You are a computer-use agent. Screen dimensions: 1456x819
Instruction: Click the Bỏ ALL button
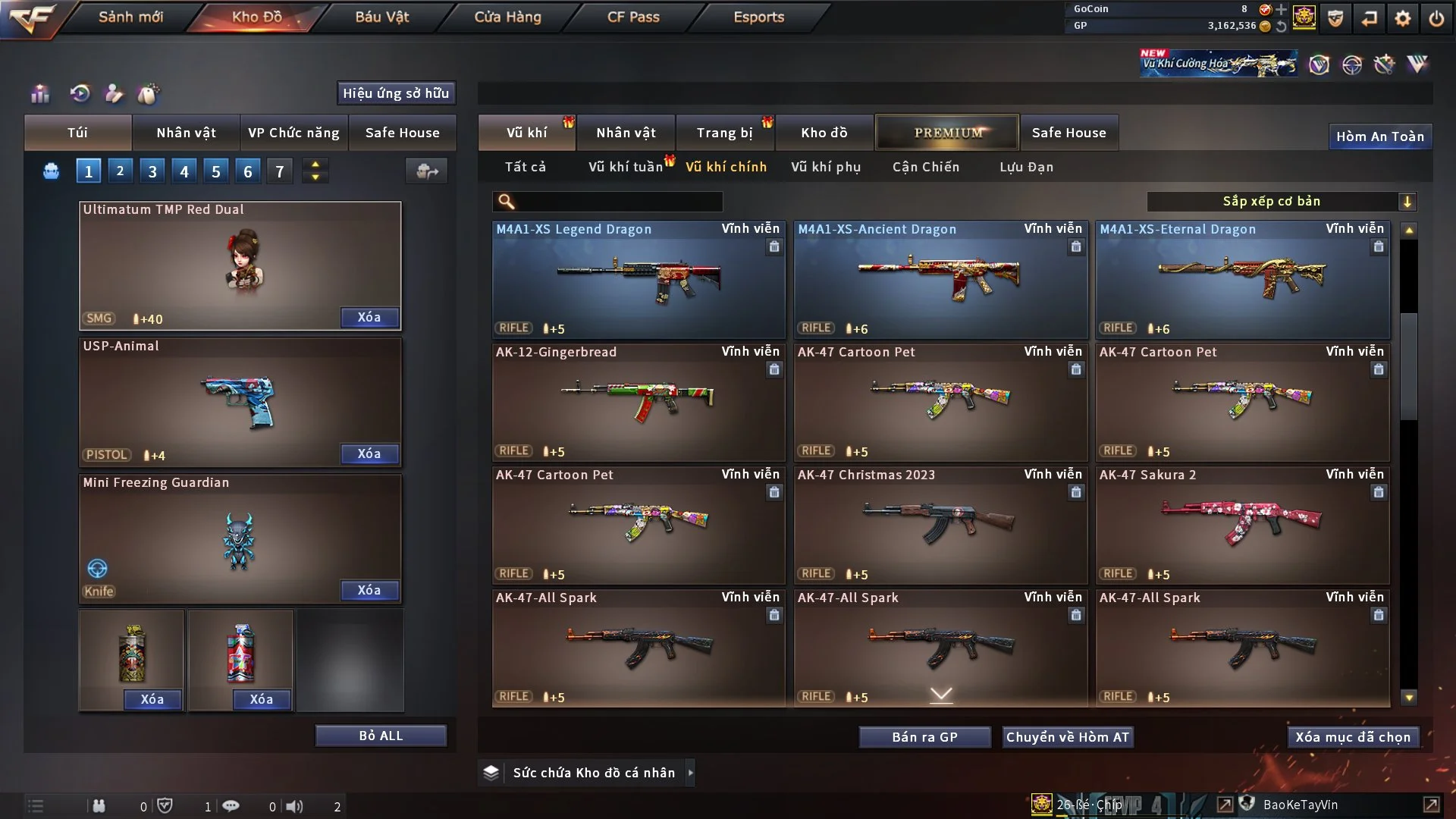(x=381, y=736)
